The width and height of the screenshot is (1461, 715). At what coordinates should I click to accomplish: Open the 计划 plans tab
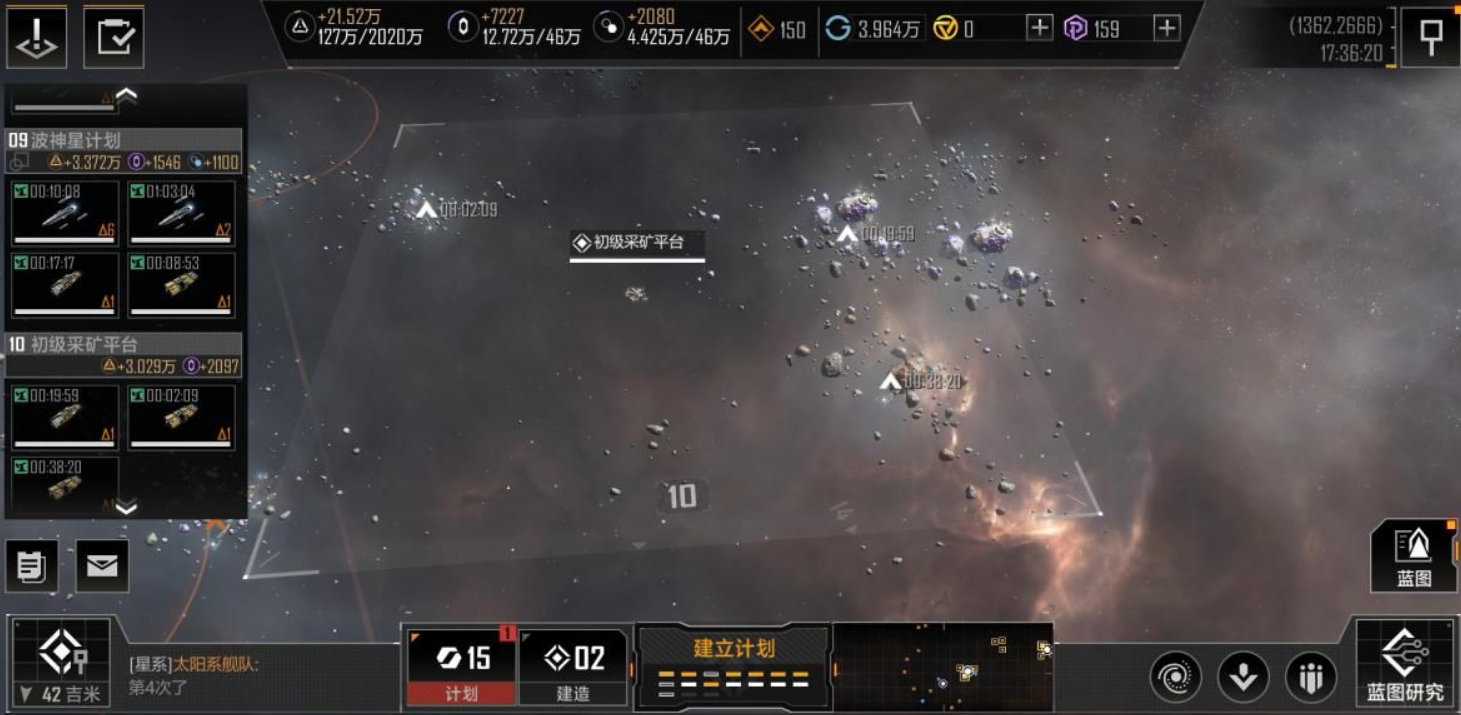(x=462, y=666)
